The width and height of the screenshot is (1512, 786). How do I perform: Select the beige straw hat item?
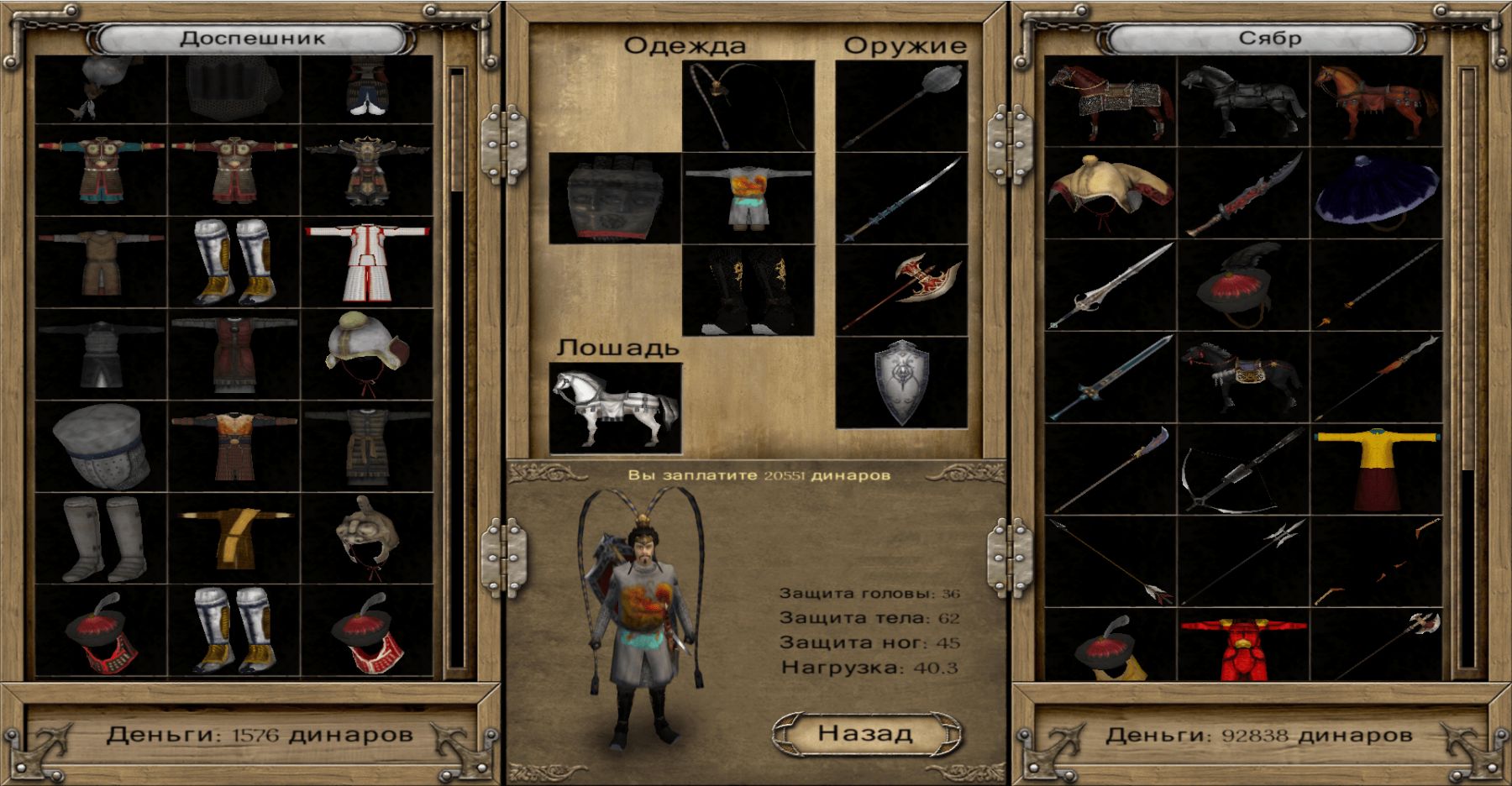1110,194
